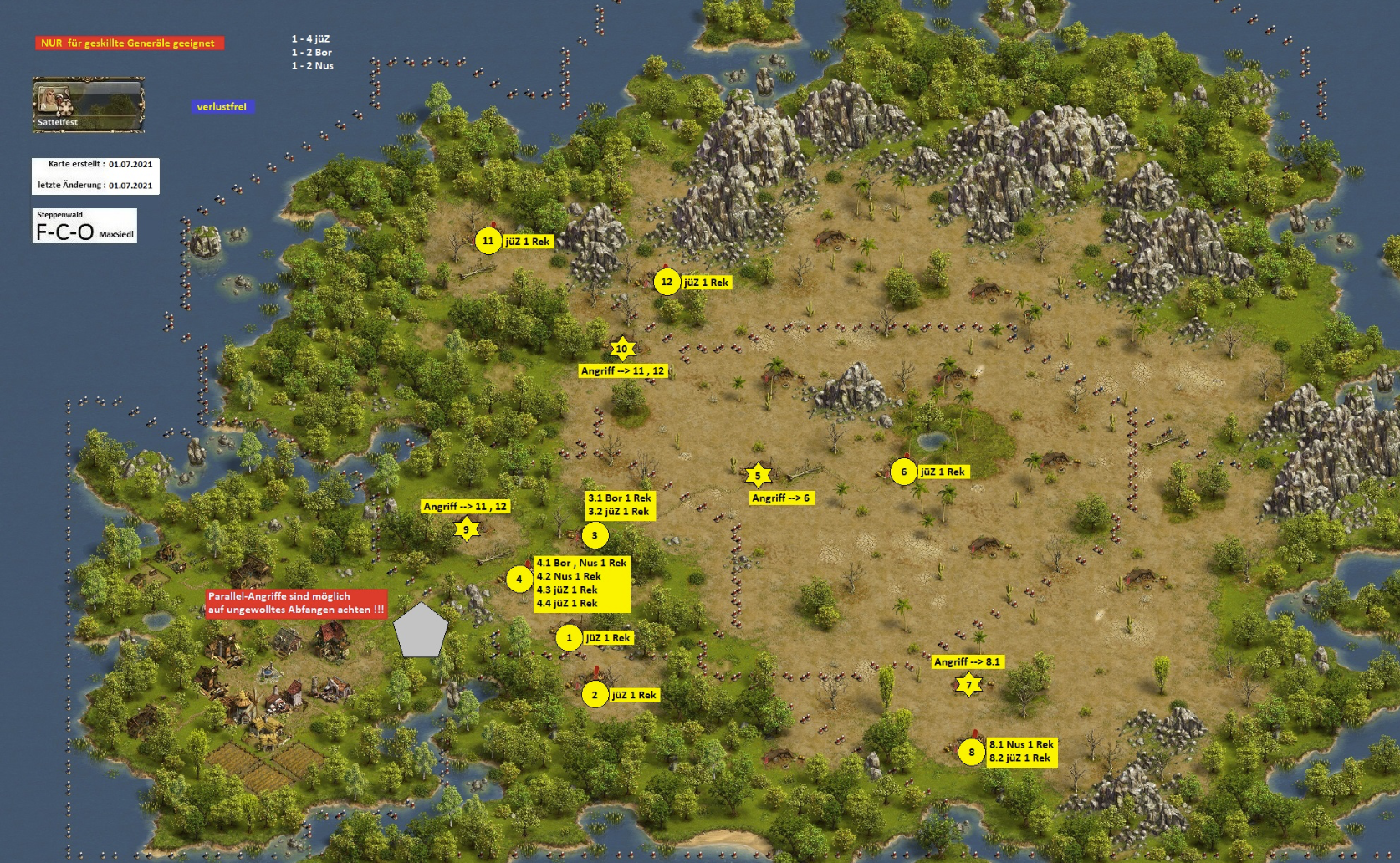
Task: Select the yellow circle marker 6
Action: pos(903,472)
